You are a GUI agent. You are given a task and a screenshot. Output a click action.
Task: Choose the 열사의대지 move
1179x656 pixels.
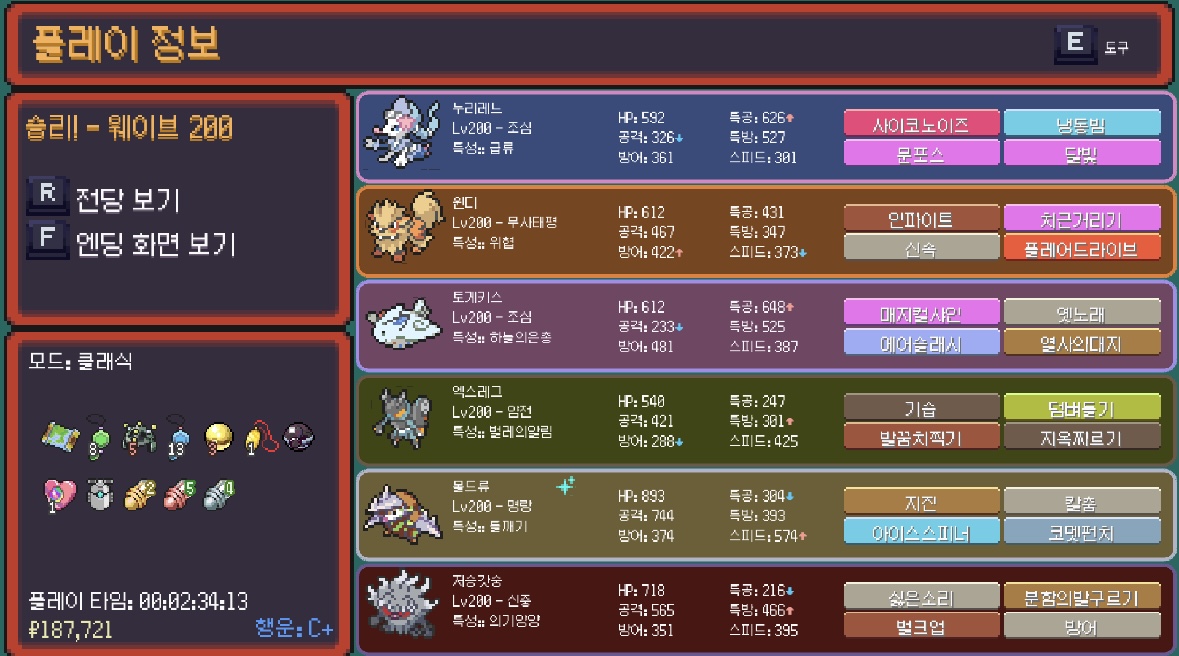click(x=1082, y=343)
